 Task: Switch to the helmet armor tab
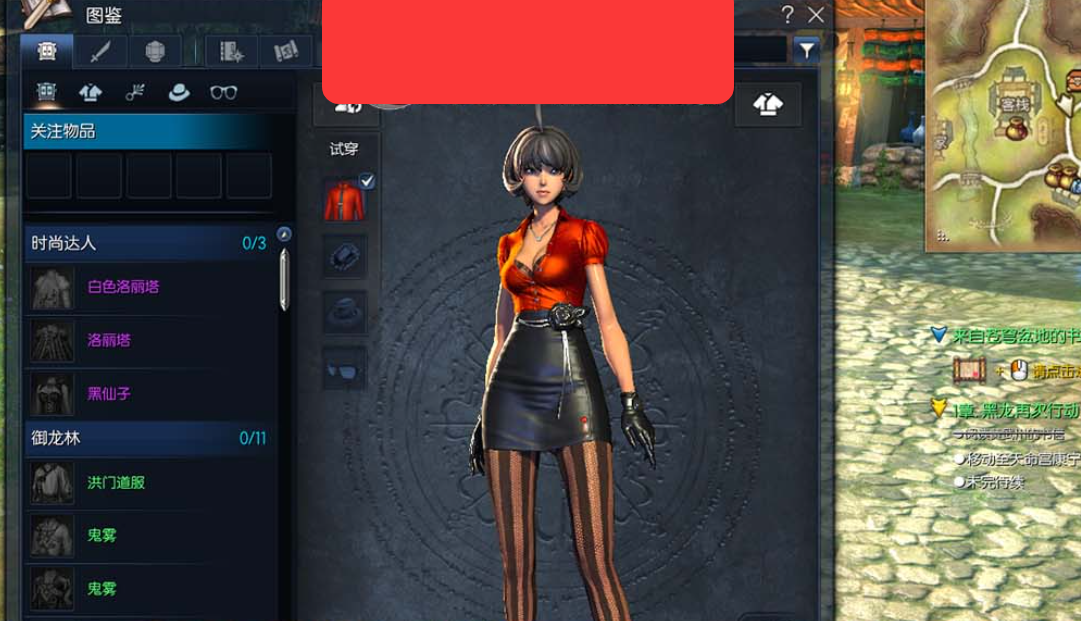coord(155,52)
